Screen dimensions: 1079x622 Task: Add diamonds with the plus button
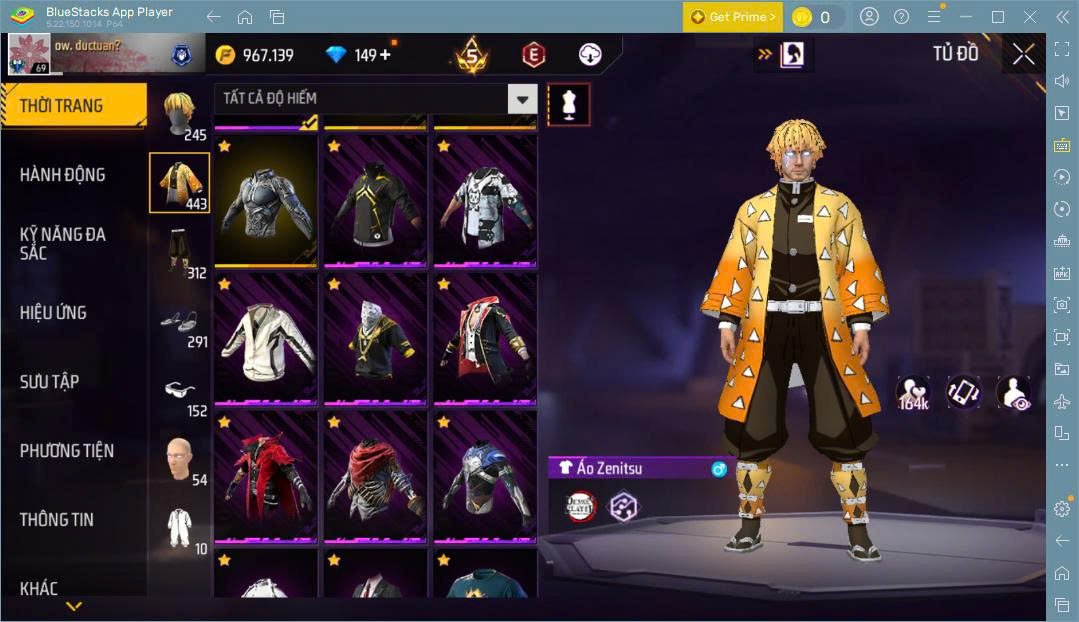pos(386,55)
